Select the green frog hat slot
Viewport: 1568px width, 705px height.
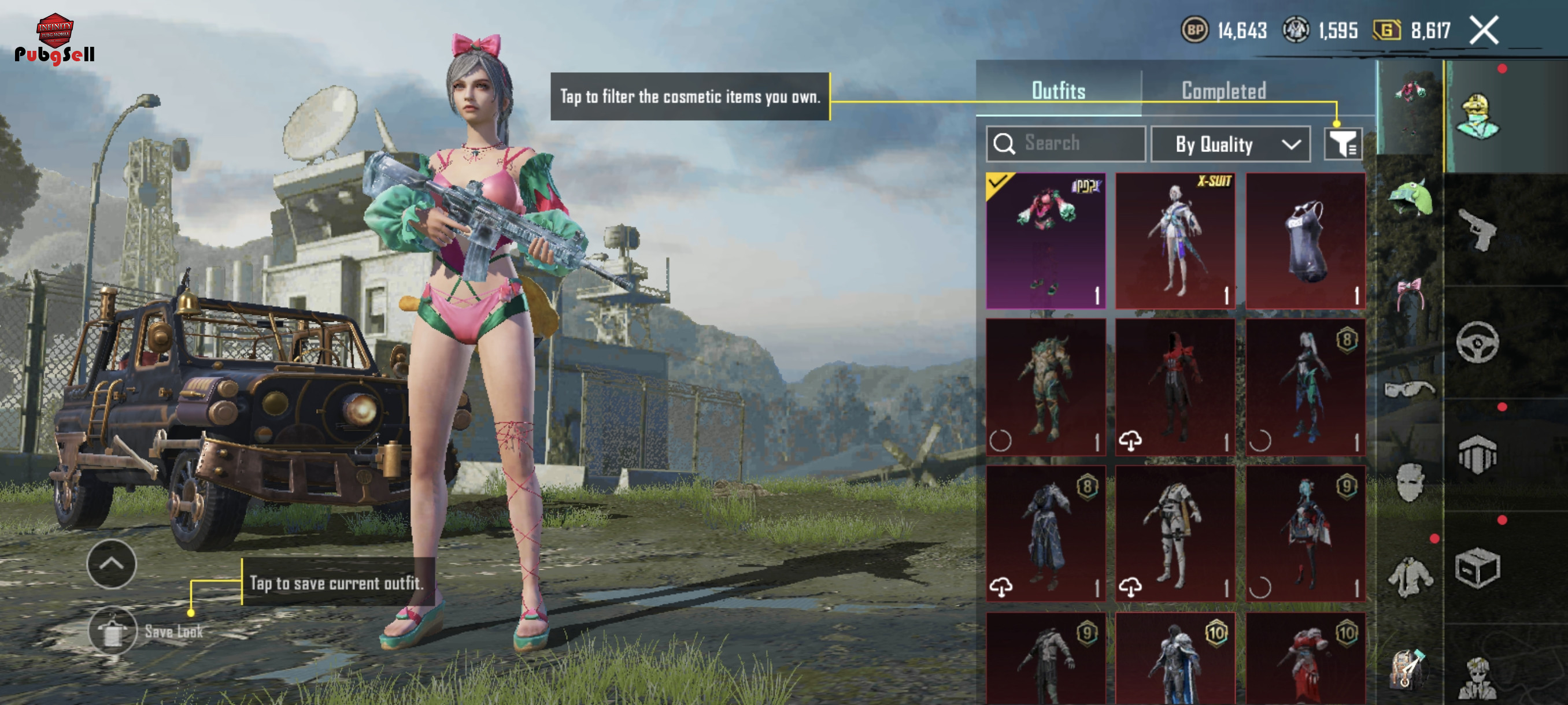tap(1410, 198)
